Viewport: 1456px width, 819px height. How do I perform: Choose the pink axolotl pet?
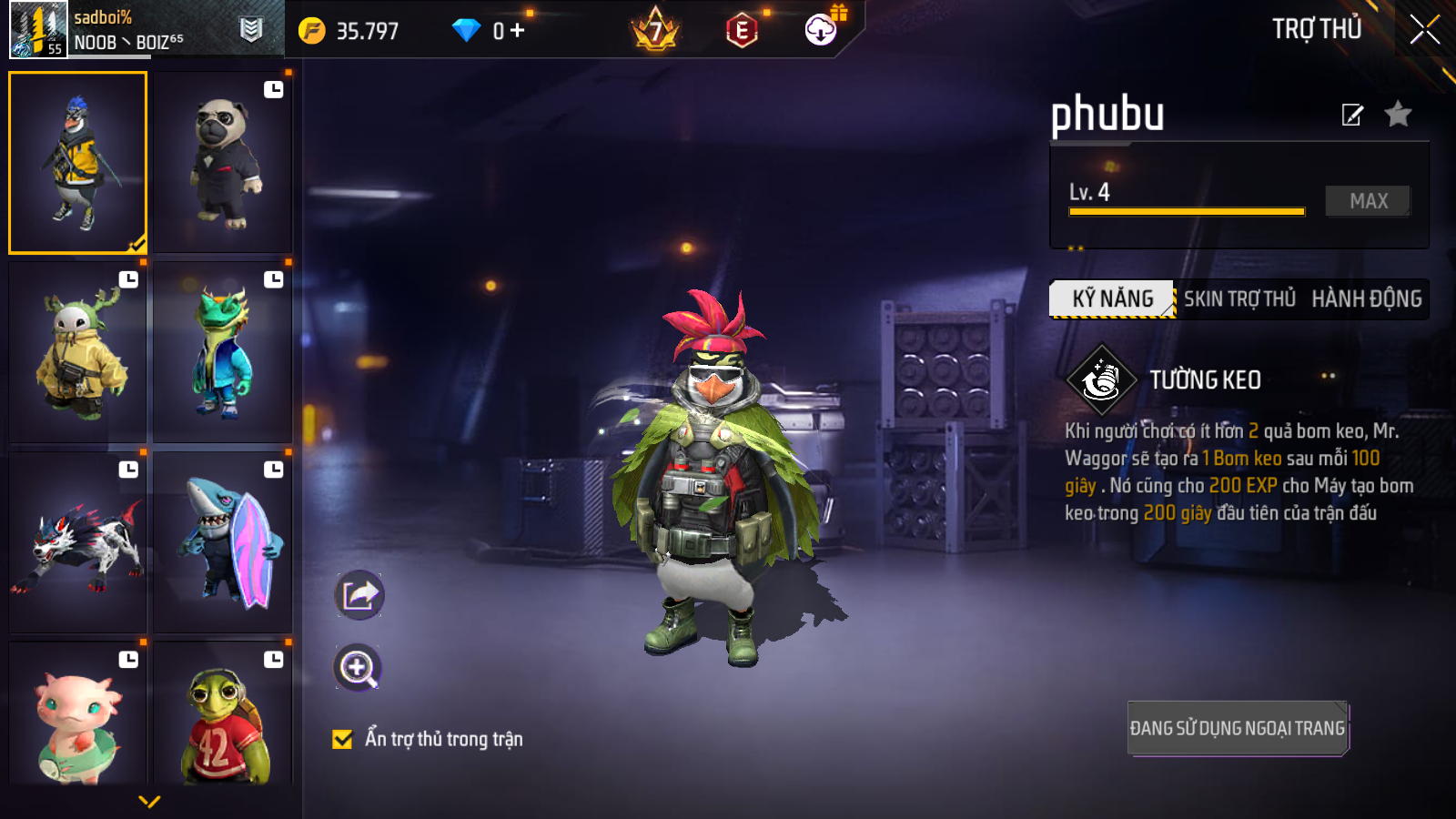click(78, 715)
